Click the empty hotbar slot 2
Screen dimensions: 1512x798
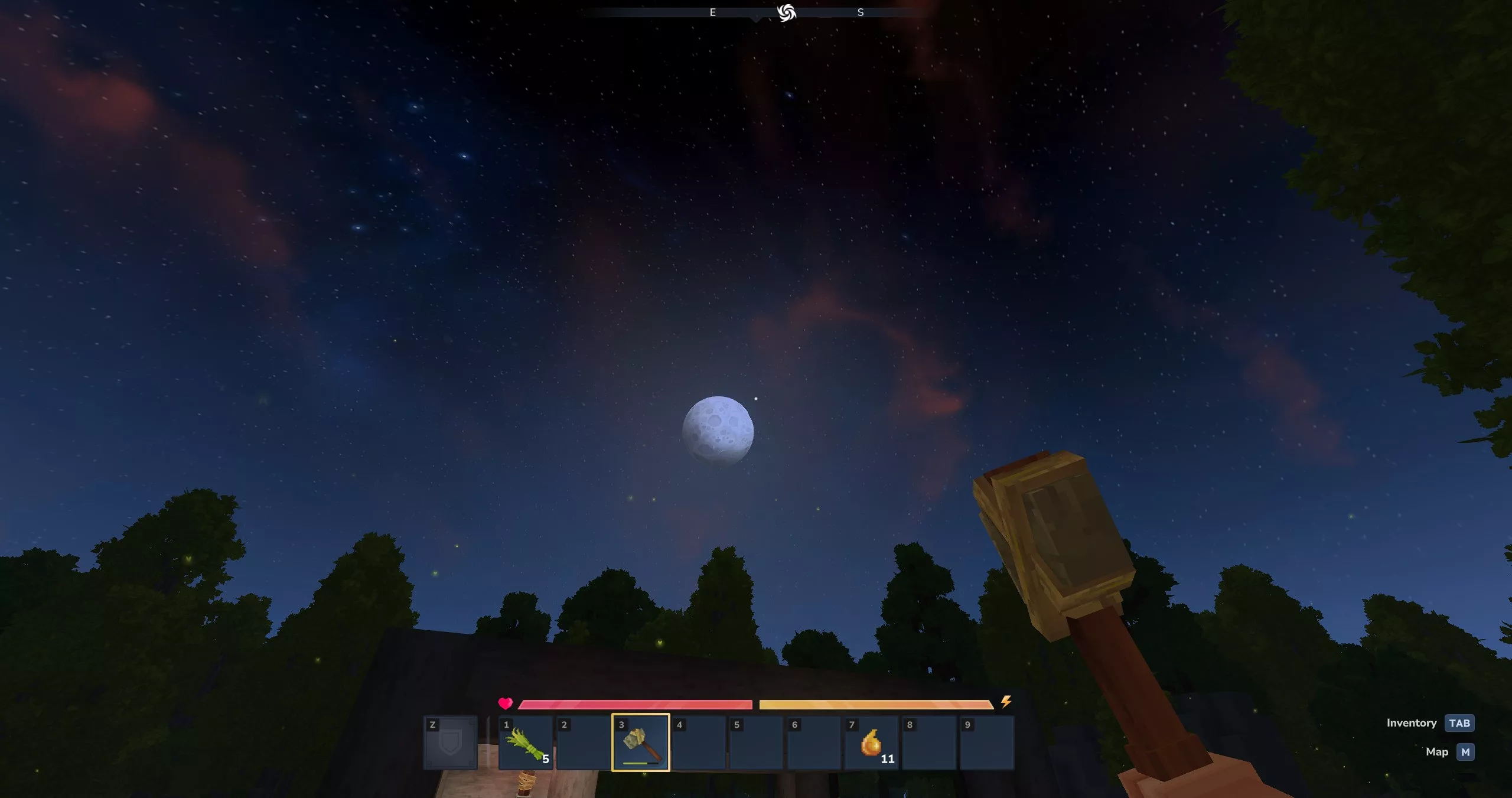point(582,743)
